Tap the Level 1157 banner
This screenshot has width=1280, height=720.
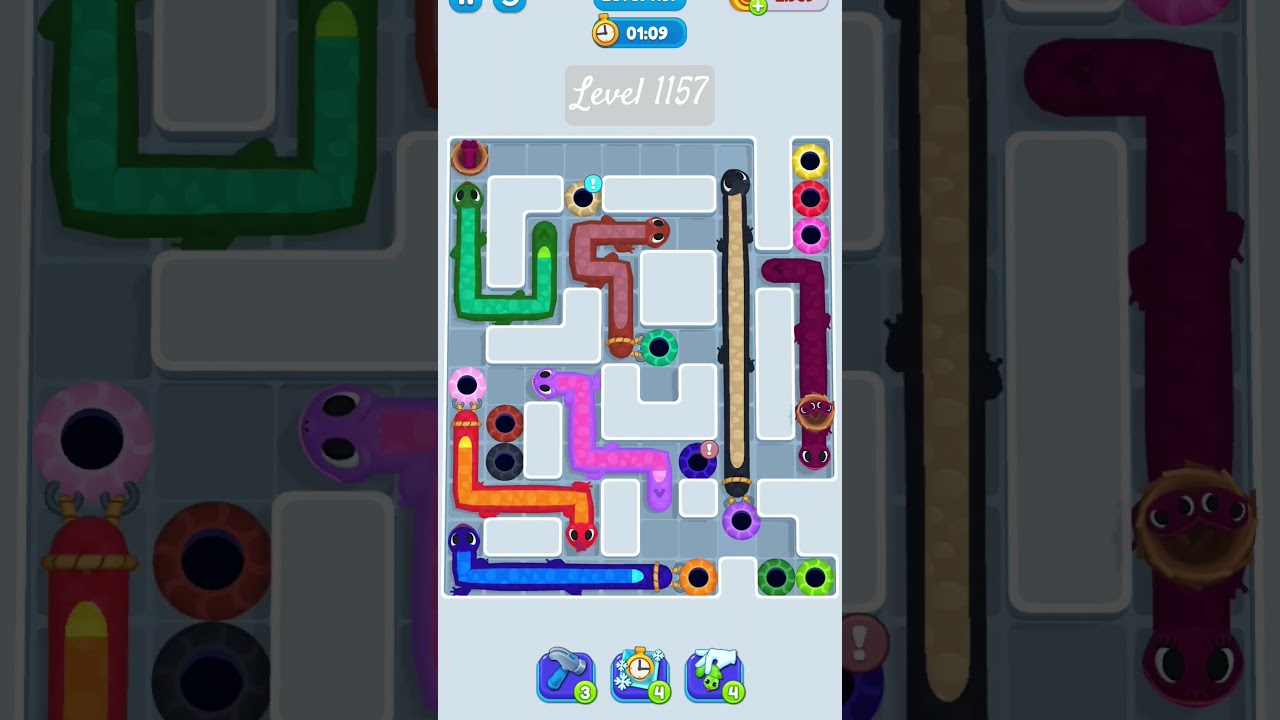(640, 95)
